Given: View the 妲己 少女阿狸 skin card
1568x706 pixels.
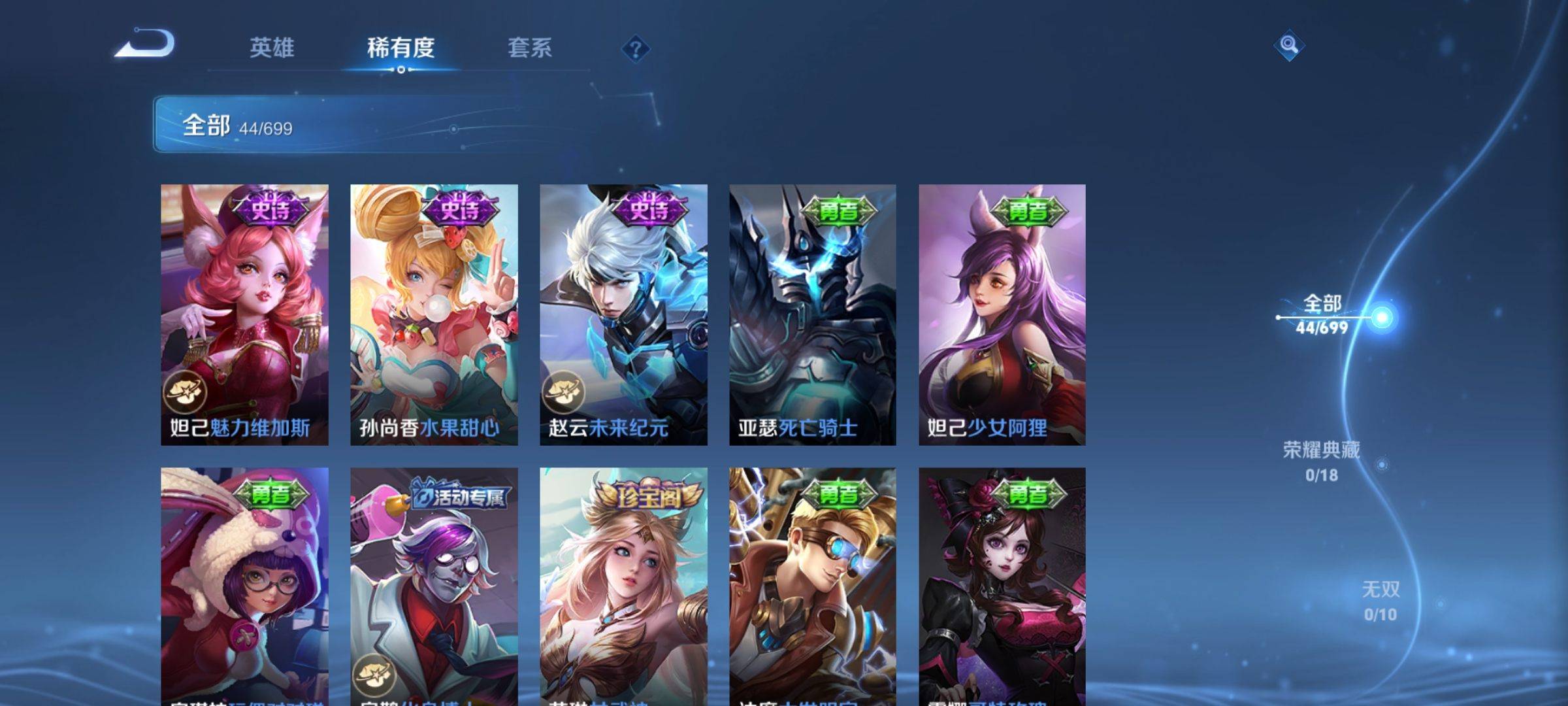Looking at the screenshot, I should (x=1002, y=314).
